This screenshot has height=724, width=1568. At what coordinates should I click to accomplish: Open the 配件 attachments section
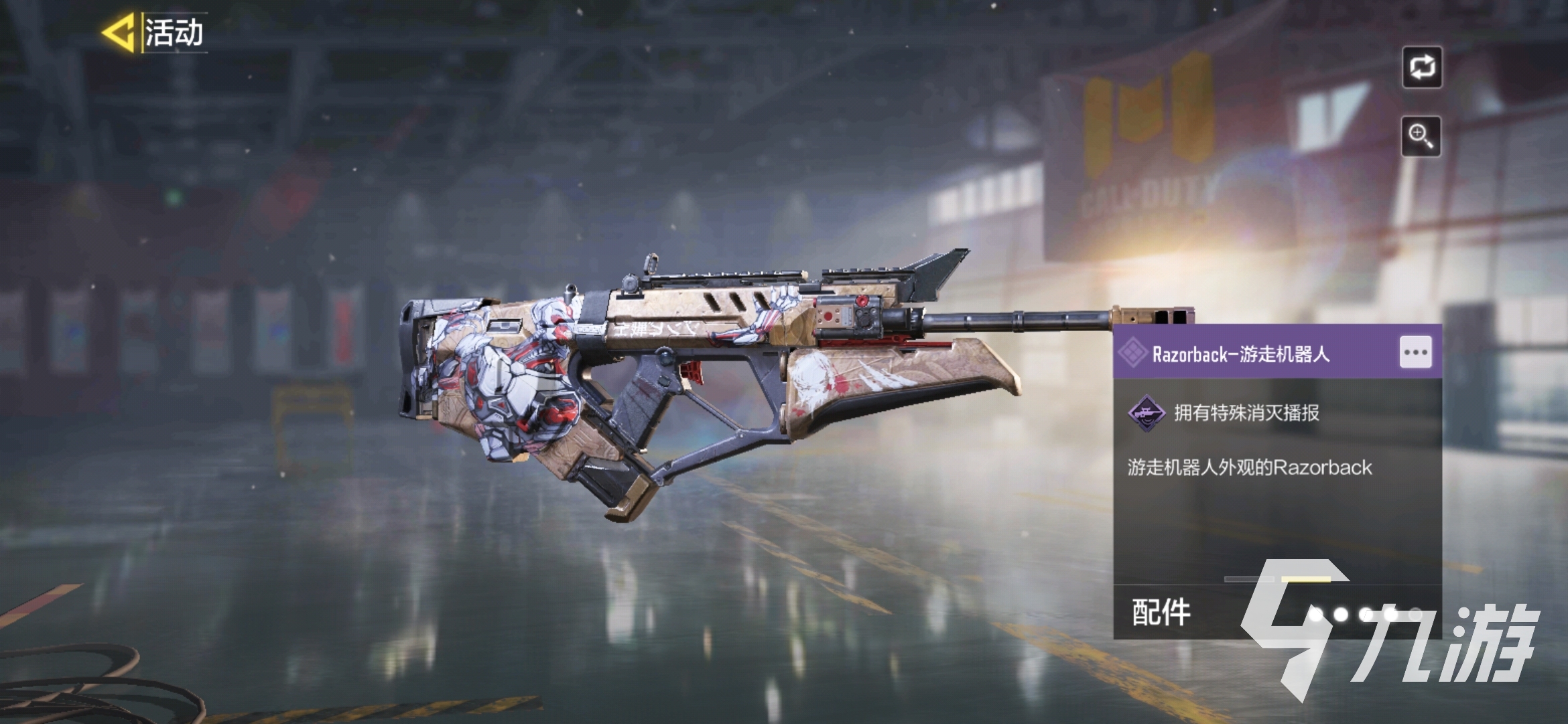click(x=1161, y=612)
